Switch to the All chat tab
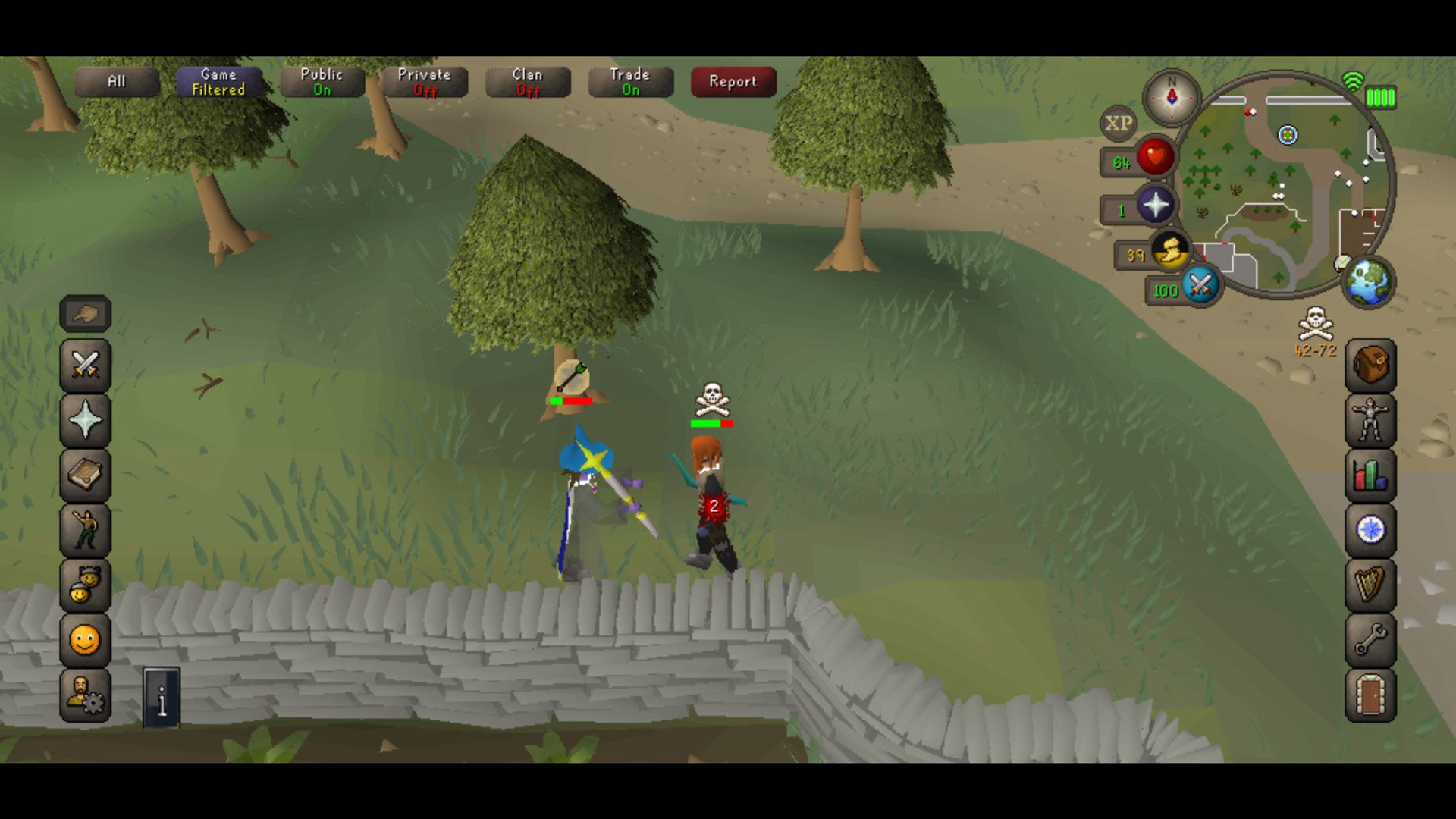This screenshot has width=1456, height=819. pos(115,82)
